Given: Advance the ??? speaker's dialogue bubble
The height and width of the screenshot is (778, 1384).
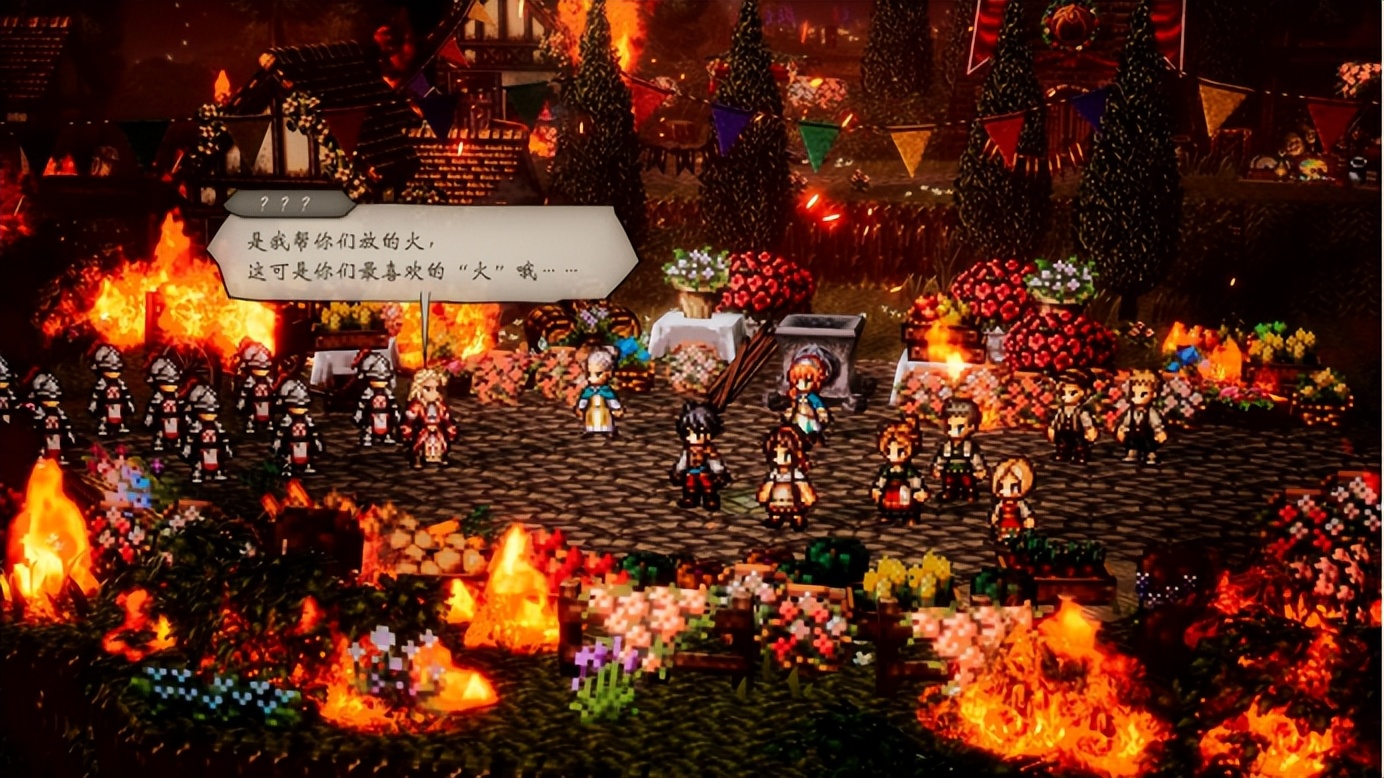Looking at the screenshot, I should 421,254.
